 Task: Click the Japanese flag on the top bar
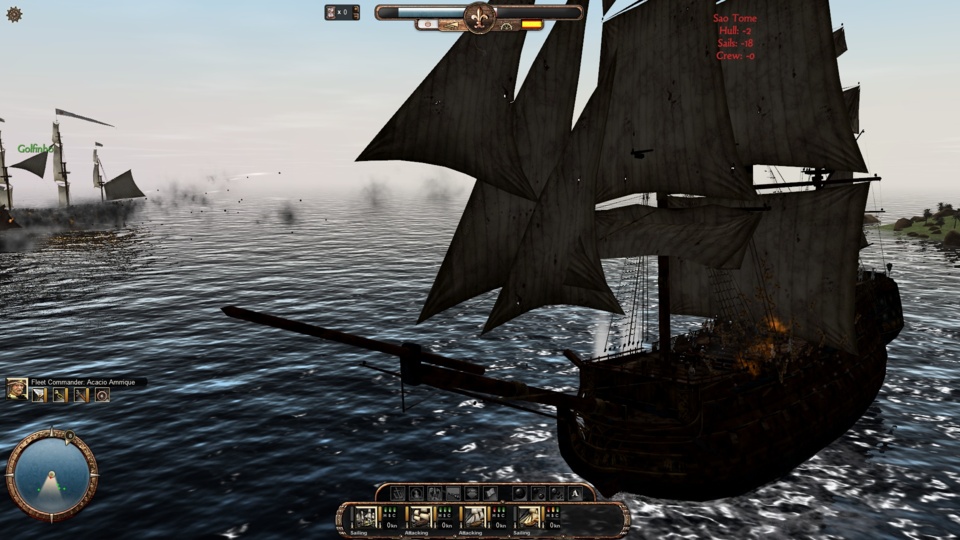pyautogui.click(x=429, y=24)
